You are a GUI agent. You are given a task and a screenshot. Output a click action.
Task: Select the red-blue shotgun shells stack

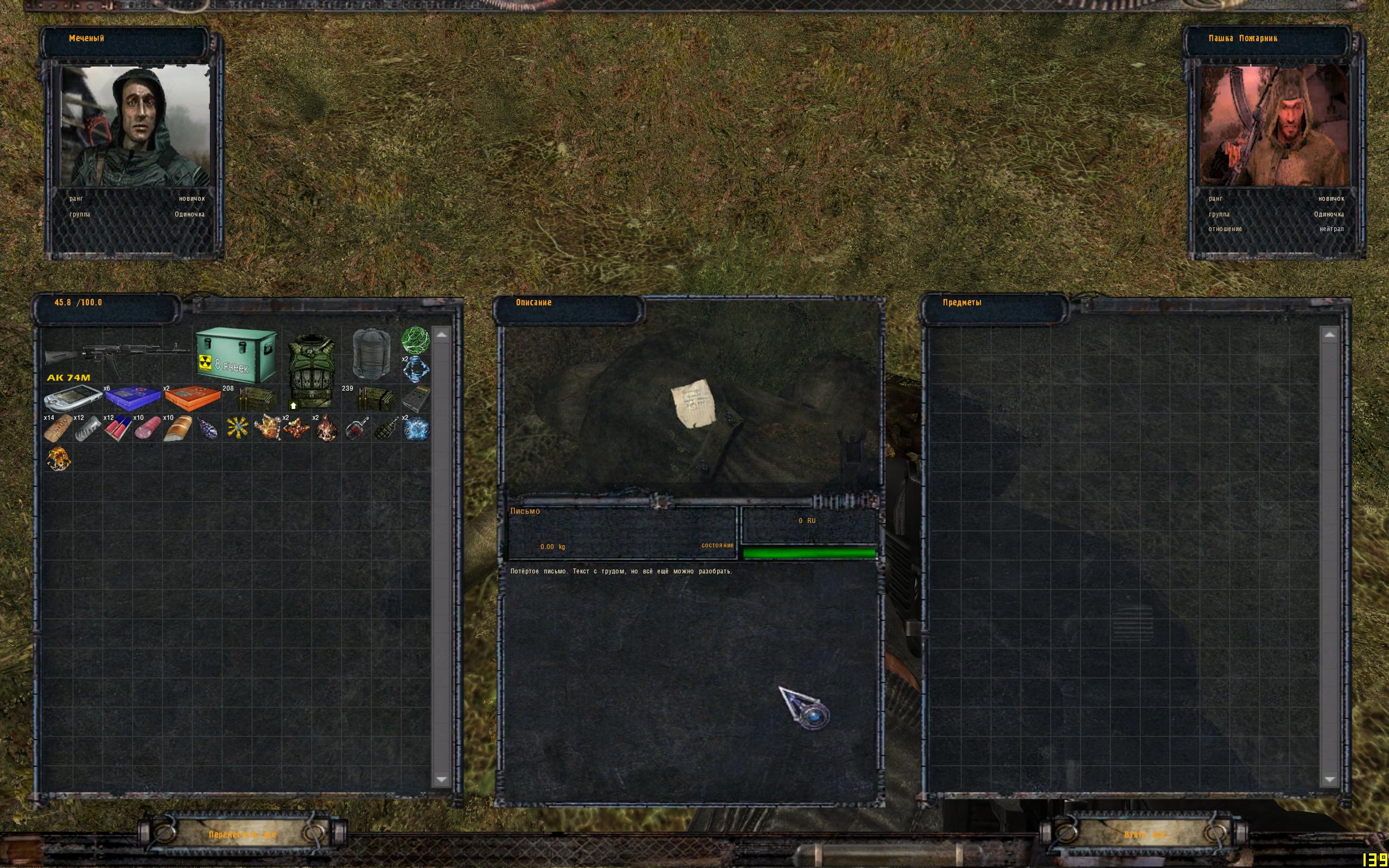coord(118,429)
